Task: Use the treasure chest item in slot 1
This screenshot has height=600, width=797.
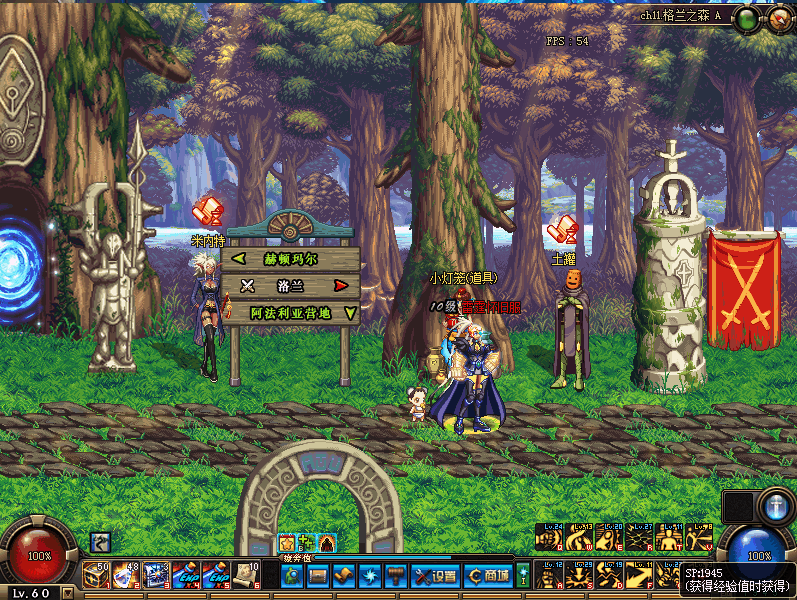Action: click(x=97, y=574)
